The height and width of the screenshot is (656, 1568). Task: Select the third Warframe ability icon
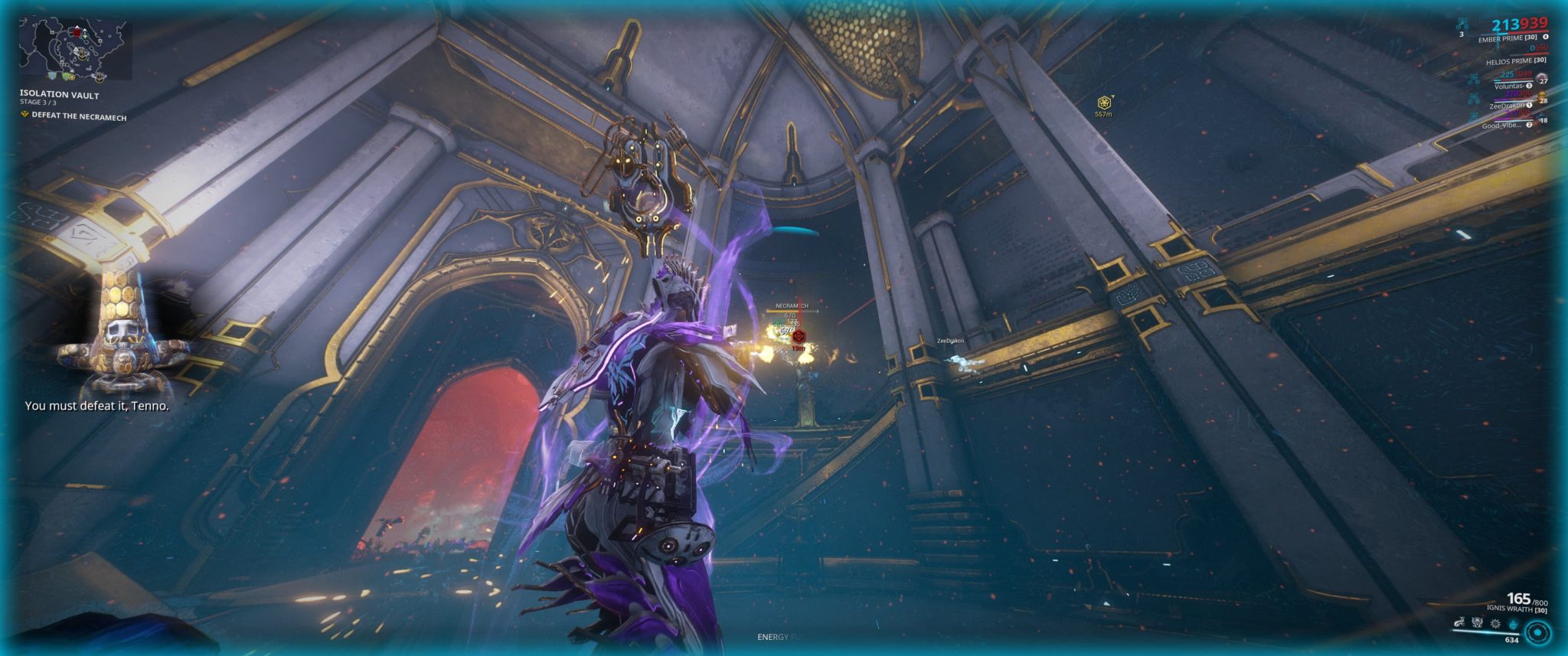(x=1496, y=623)
